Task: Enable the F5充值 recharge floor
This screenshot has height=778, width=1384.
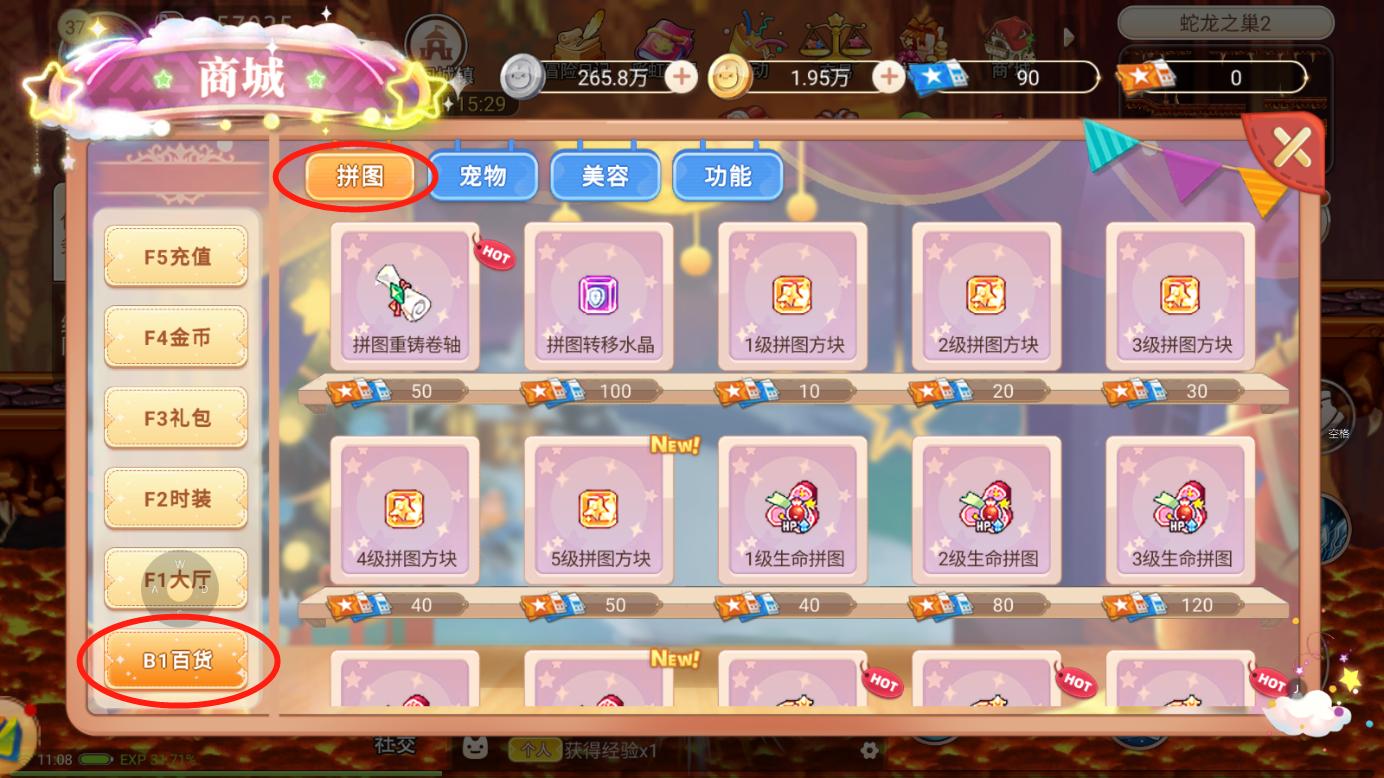Action: coord(176,257)
